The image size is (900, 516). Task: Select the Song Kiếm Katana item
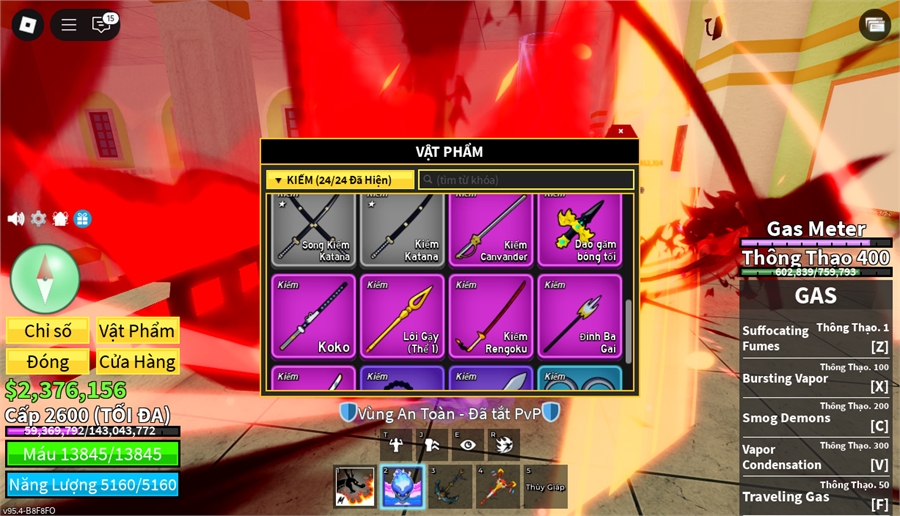[x=316, y=228]
